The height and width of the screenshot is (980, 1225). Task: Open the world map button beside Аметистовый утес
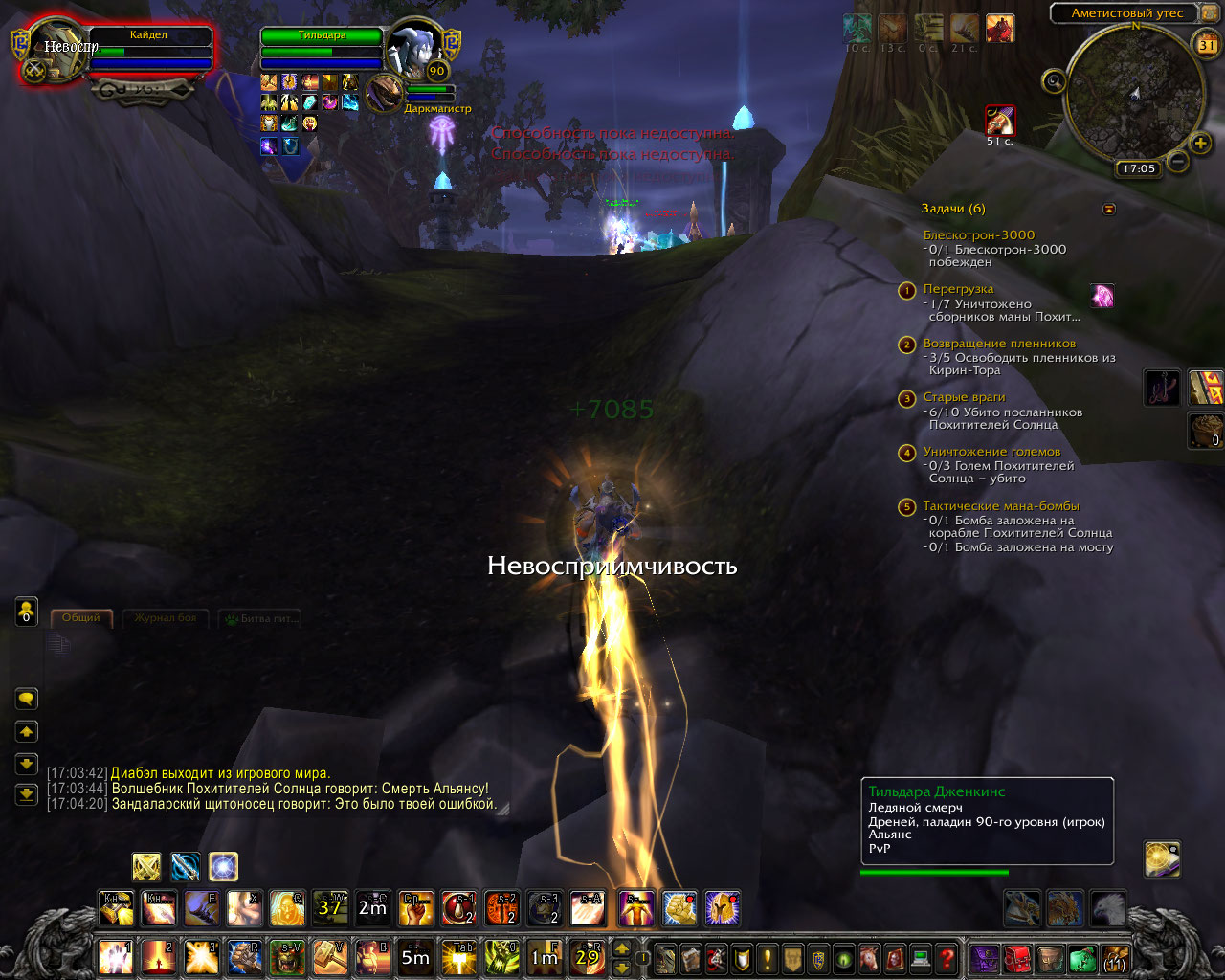(x=1208, y=13)
